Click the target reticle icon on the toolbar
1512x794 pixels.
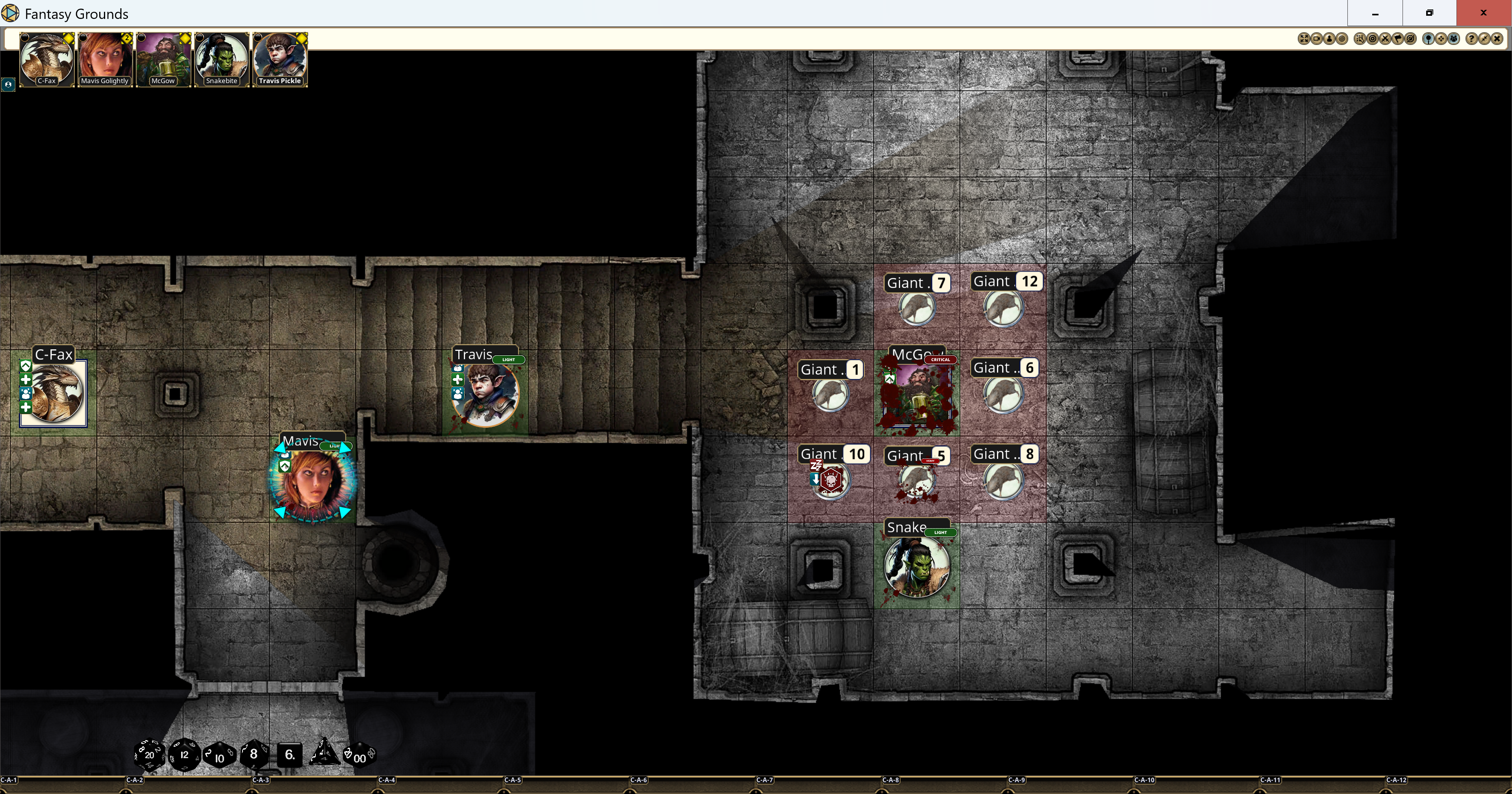pyautogui.click(x=1373, y=39)
